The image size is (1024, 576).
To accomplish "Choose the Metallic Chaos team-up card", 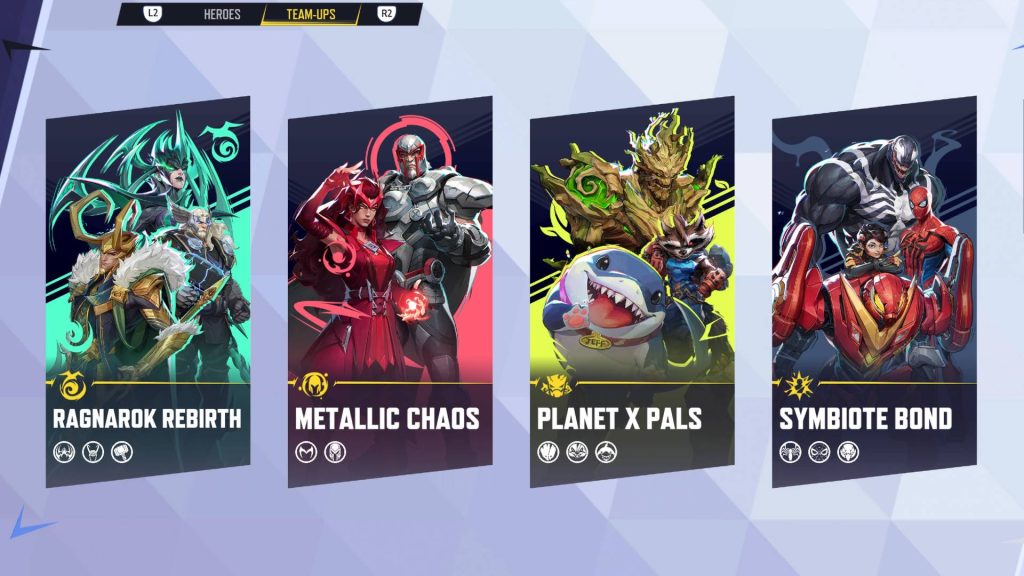I will (390, 290).
